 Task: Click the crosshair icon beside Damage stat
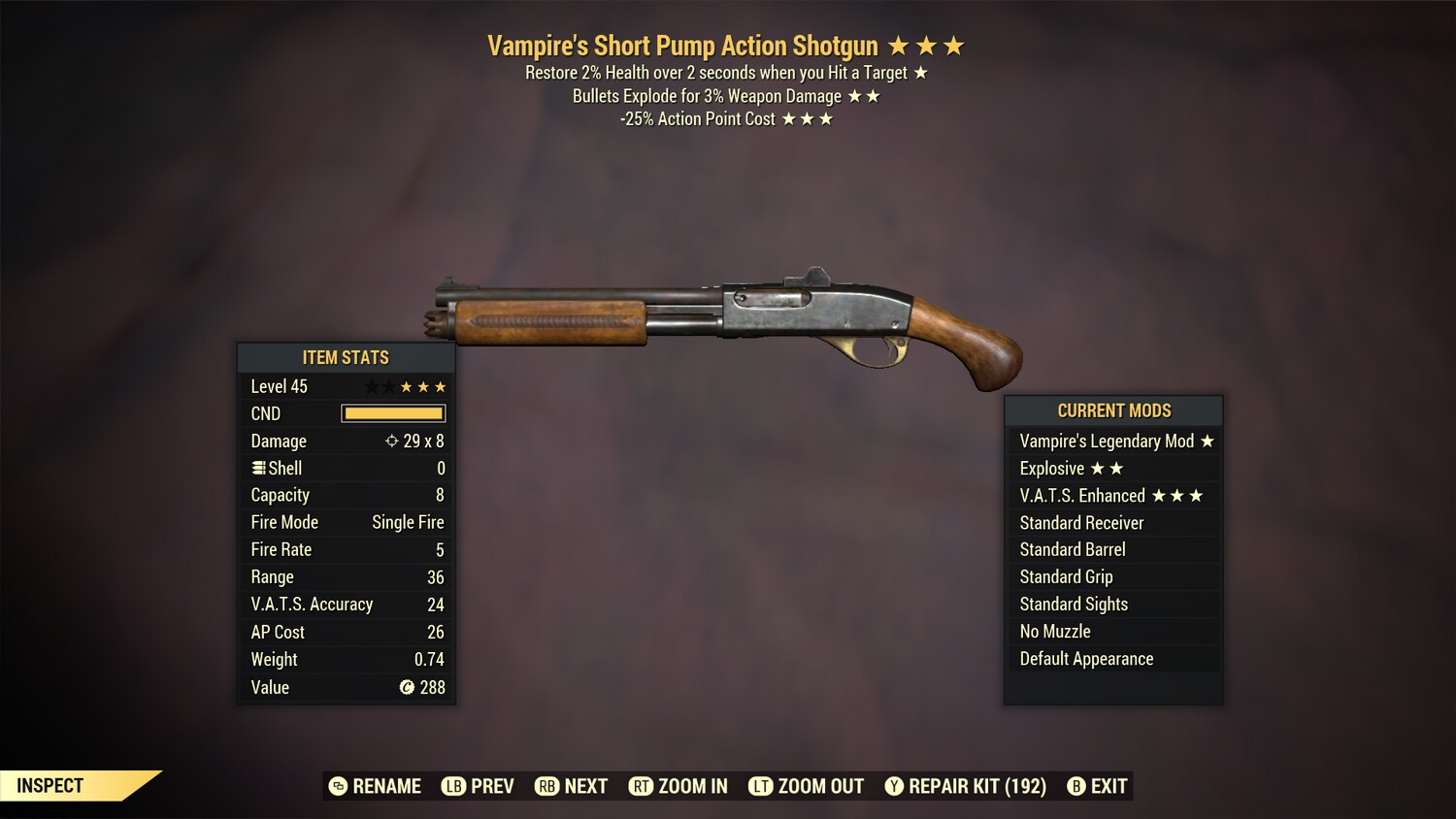coord(391,442)
